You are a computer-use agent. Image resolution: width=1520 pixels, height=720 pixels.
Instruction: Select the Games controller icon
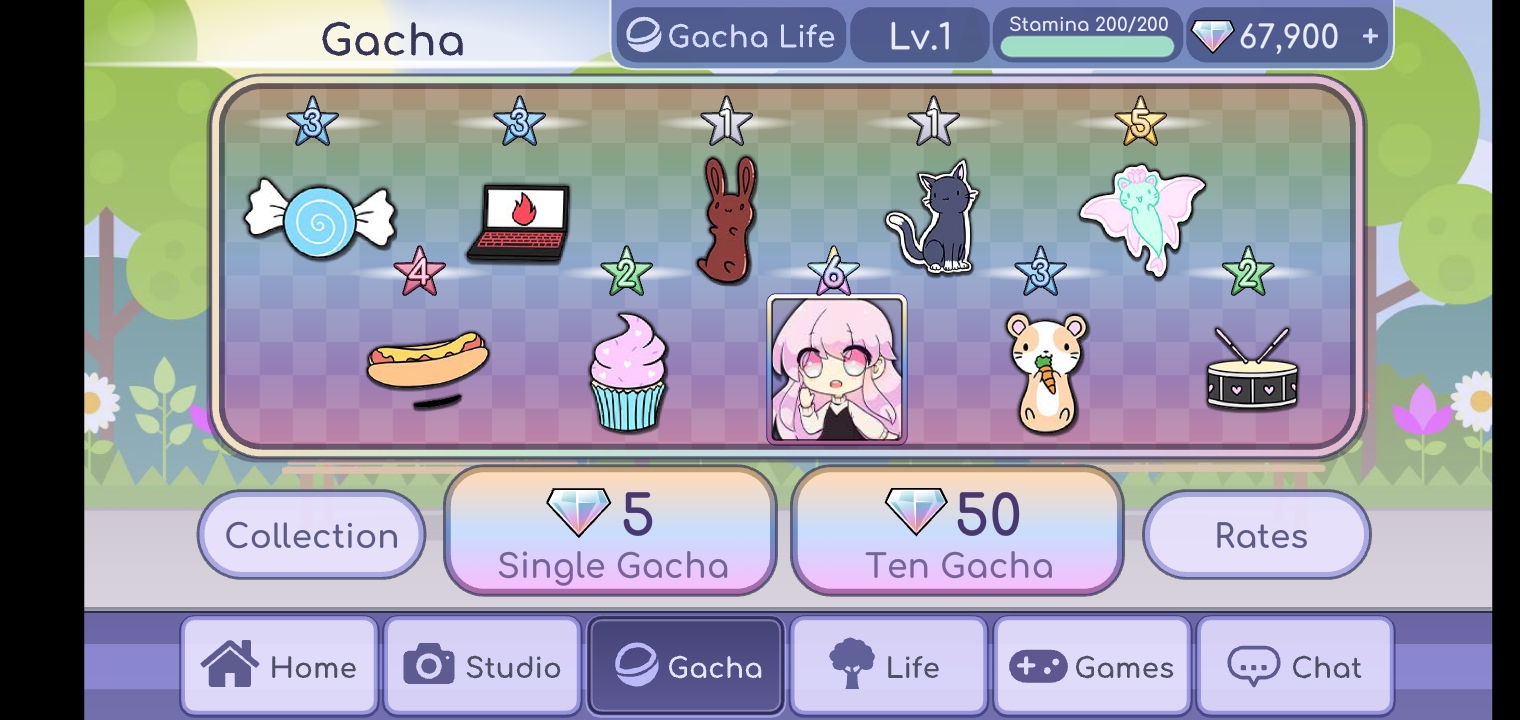tap(1036, 664)
